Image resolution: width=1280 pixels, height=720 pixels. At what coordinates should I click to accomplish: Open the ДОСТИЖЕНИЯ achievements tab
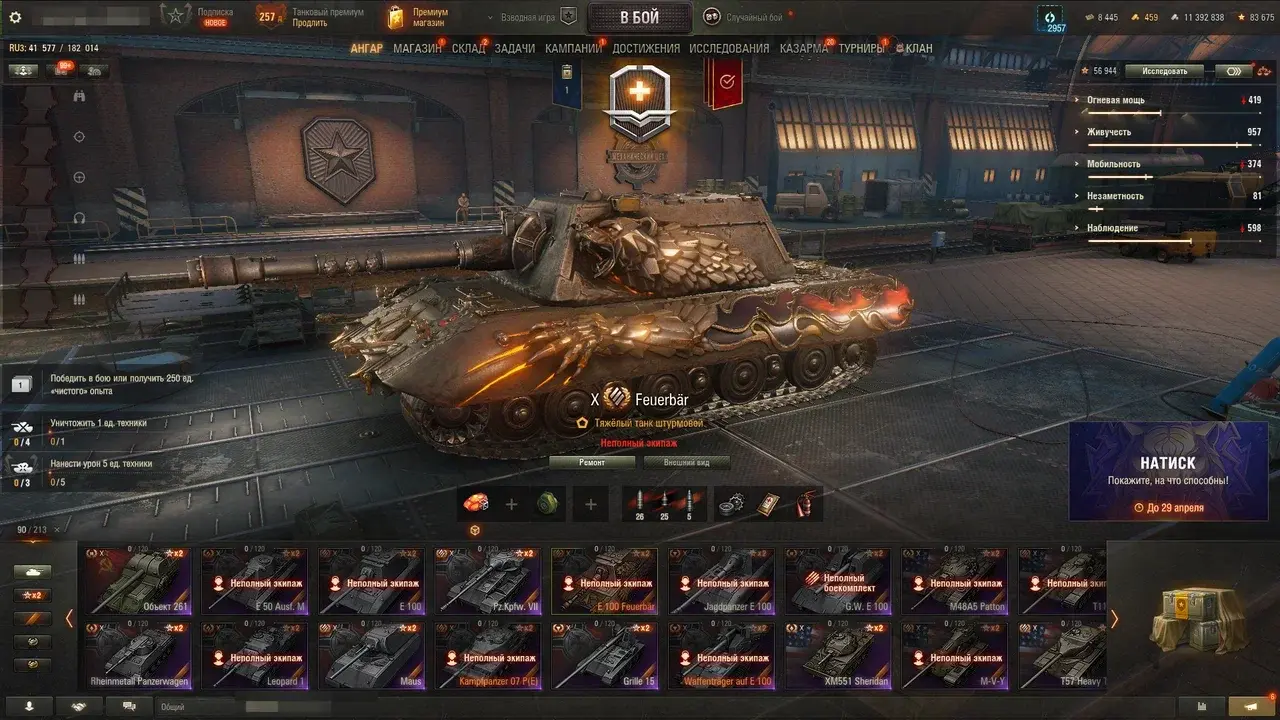point(646,48)
